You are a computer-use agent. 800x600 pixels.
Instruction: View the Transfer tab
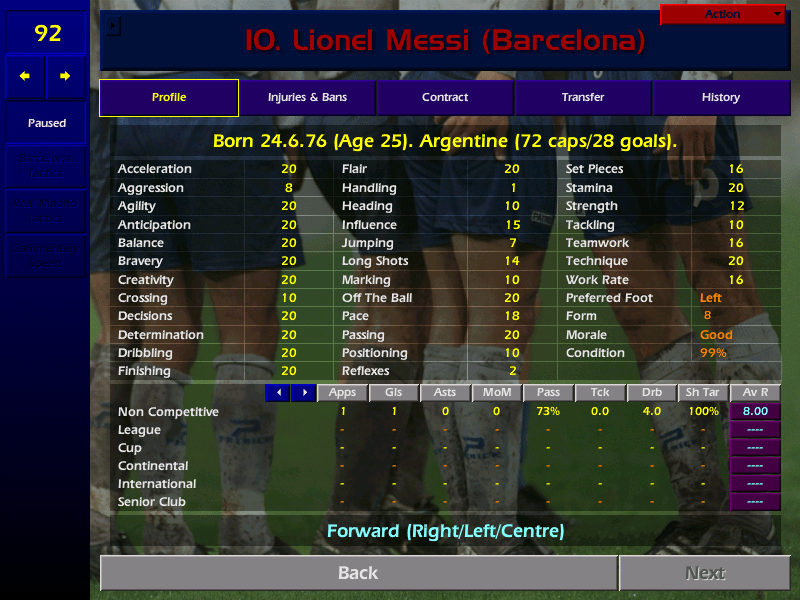click(583, 98)
